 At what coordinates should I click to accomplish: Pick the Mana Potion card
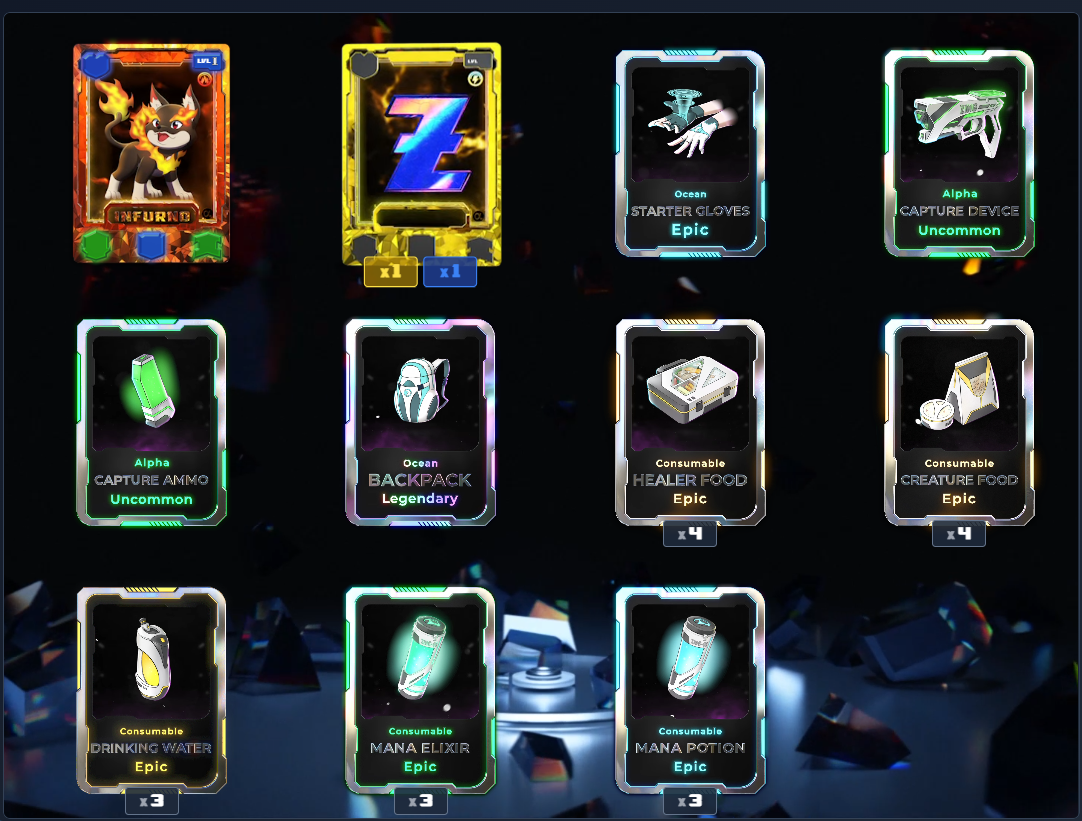pyautogui.click(x=690, y=689)
